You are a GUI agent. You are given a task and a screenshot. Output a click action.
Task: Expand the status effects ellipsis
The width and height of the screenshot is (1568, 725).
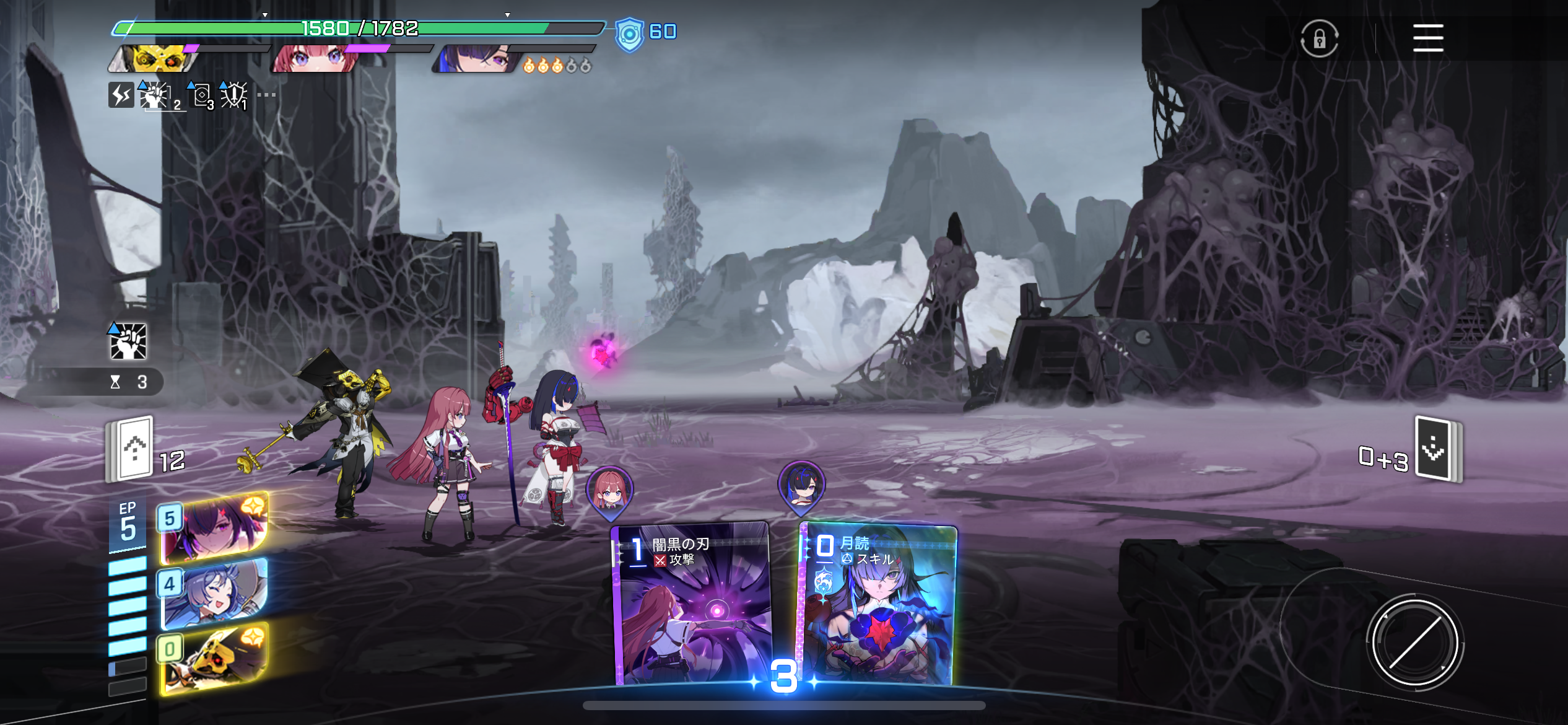[x=266, y=95]
